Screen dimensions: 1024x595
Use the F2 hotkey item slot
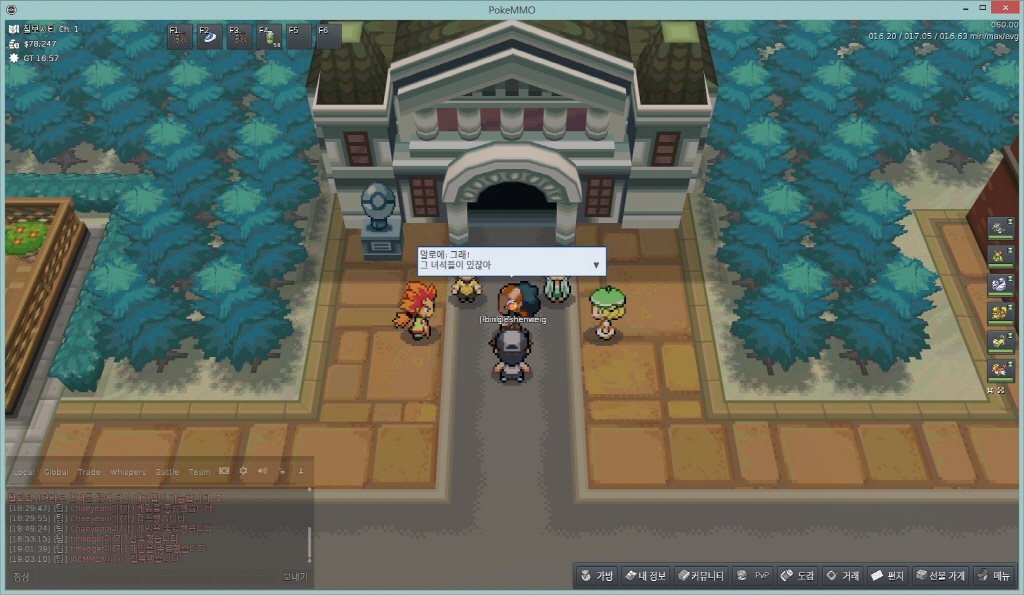tap(212, 37)
